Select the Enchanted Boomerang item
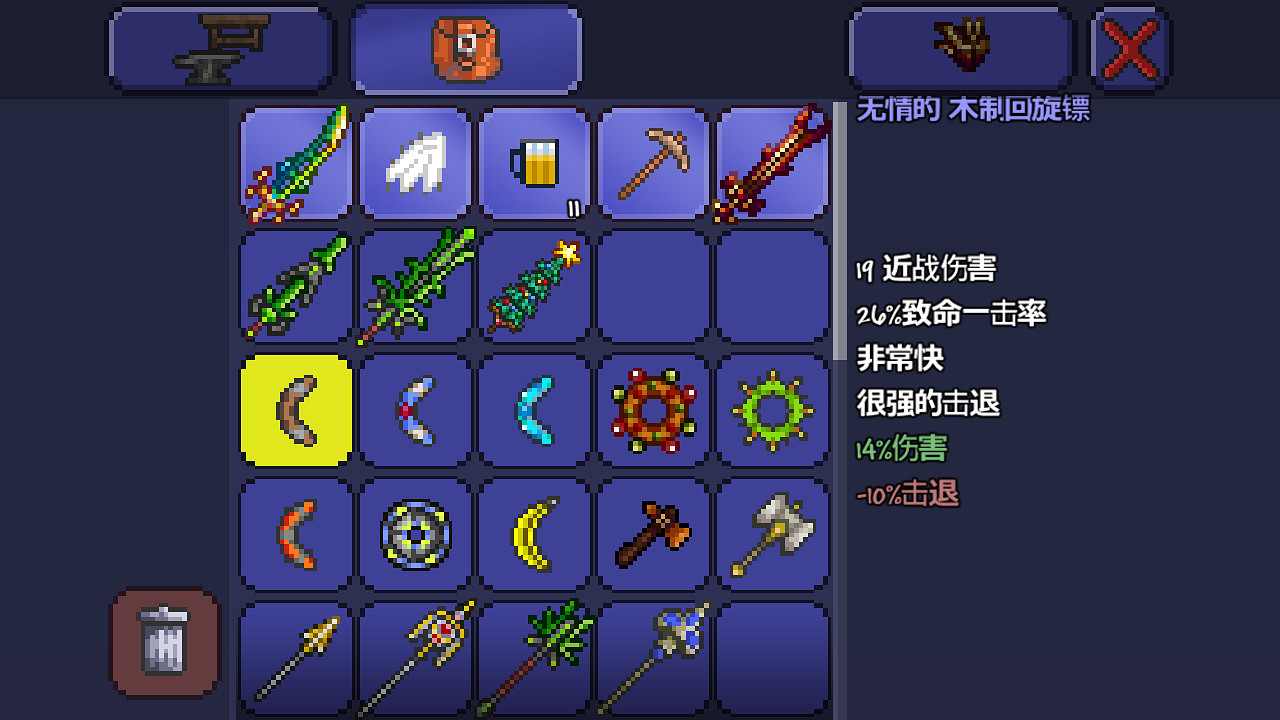The height and width of the screenshot is (720, 1280). (415, 411)
